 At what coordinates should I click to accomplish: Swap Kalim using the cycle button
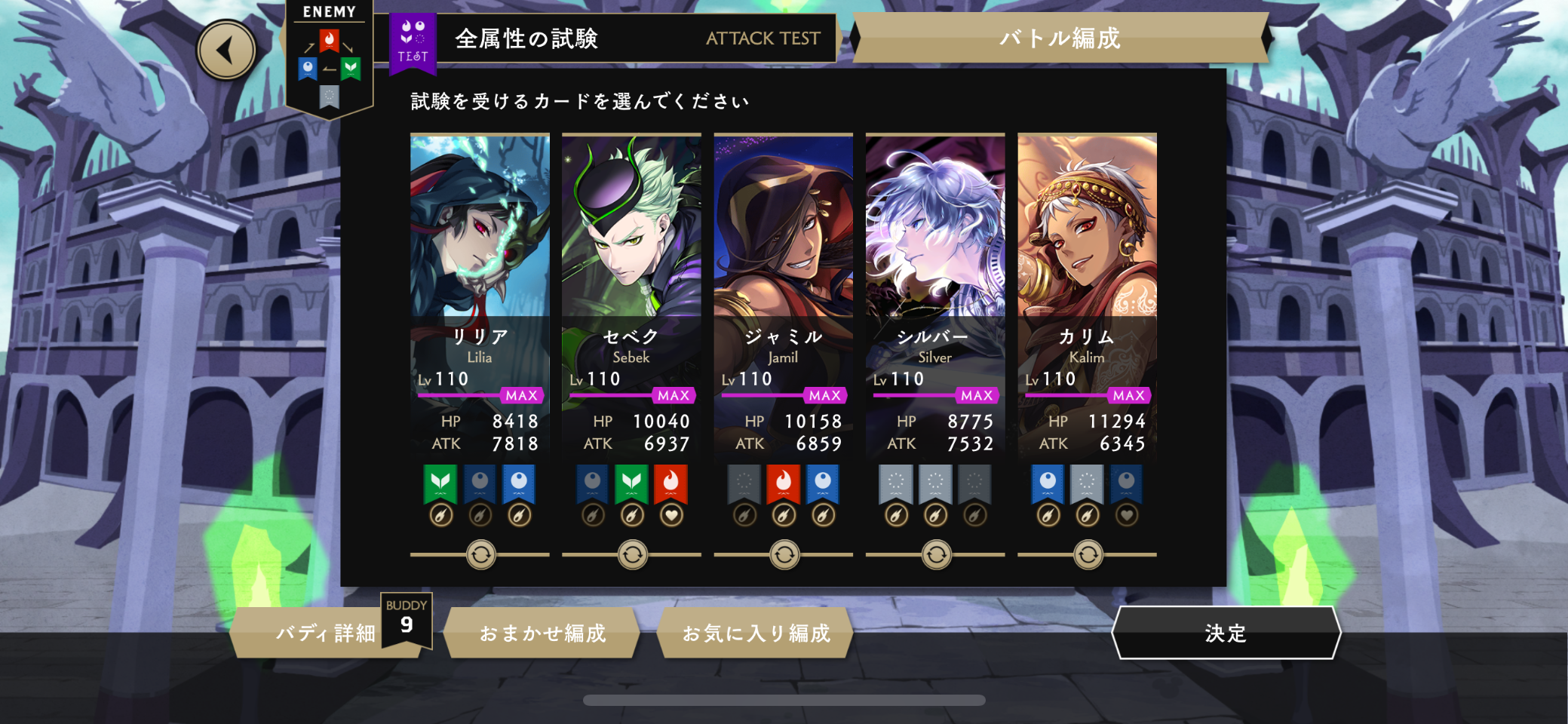coord(1088,555)
